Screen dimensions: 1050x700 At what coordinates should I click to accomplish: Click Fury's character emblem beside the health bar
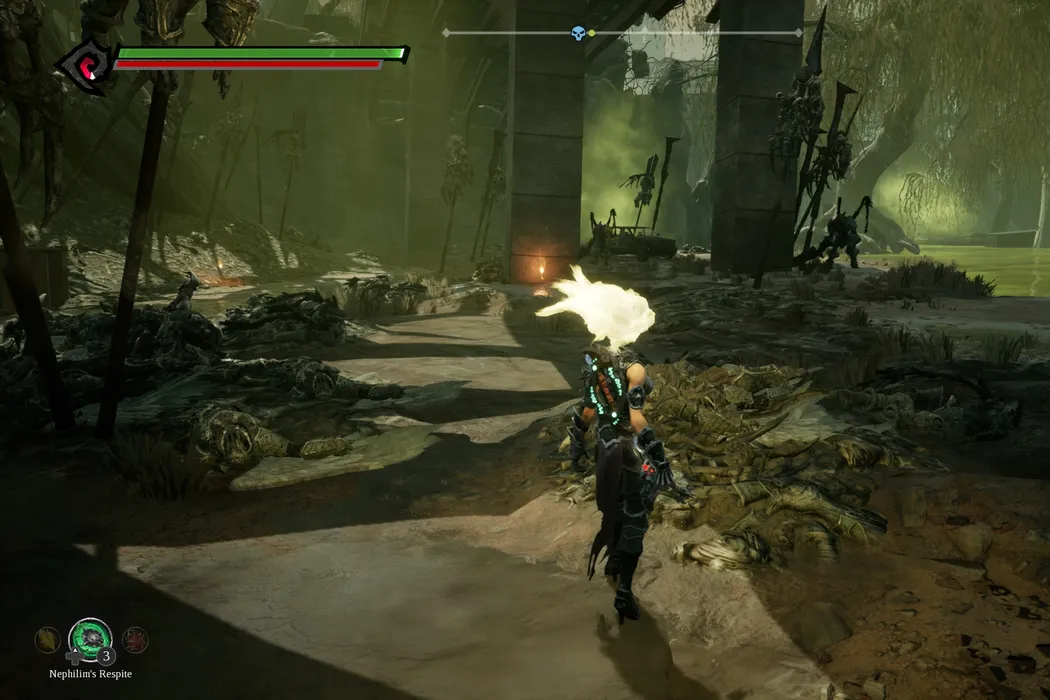click(x=84, y=67)
